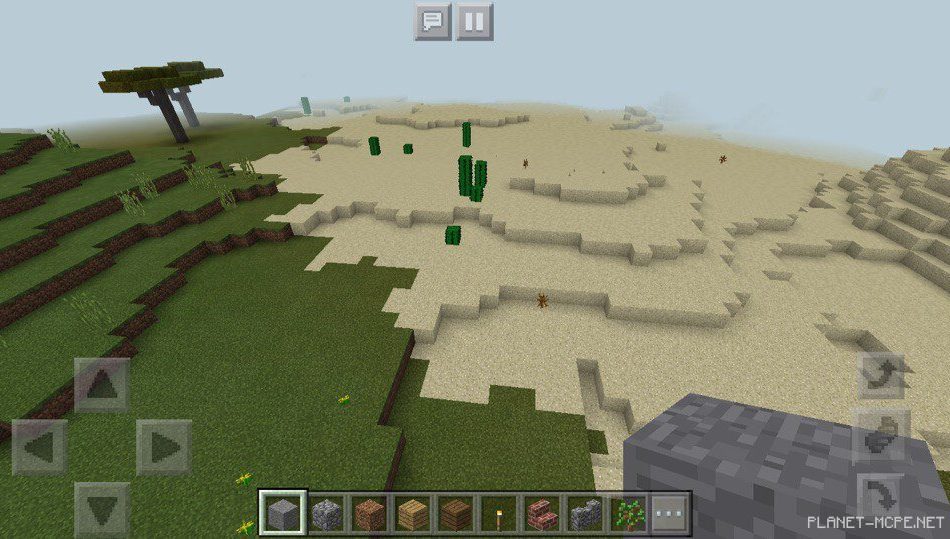Select the smooth stone block slot
Viewport: 950px width, 539px height.
coord(282,514)
